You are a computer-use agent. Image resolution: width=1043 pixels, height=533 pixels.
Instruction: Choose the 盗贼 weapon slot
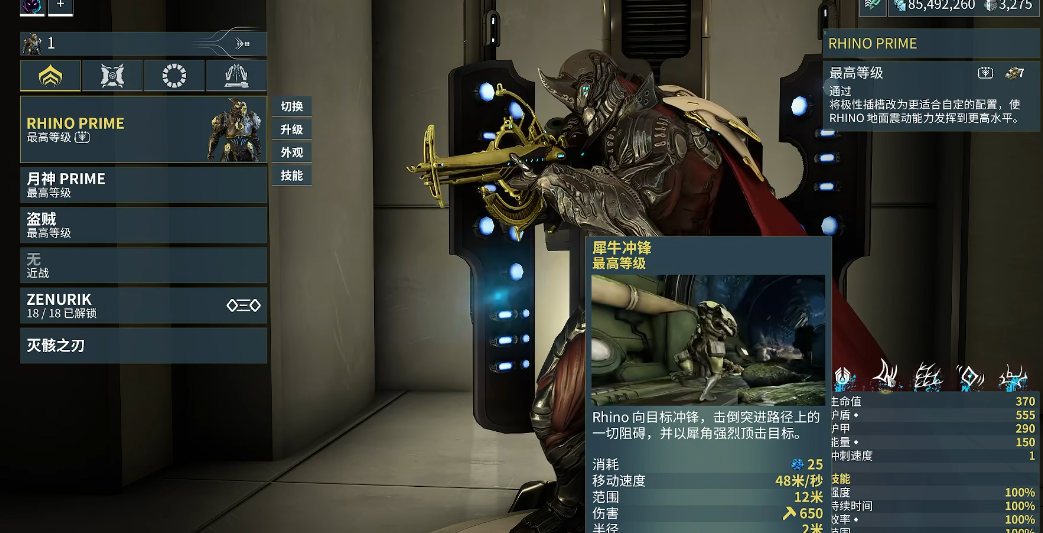(x=143, y=225)
